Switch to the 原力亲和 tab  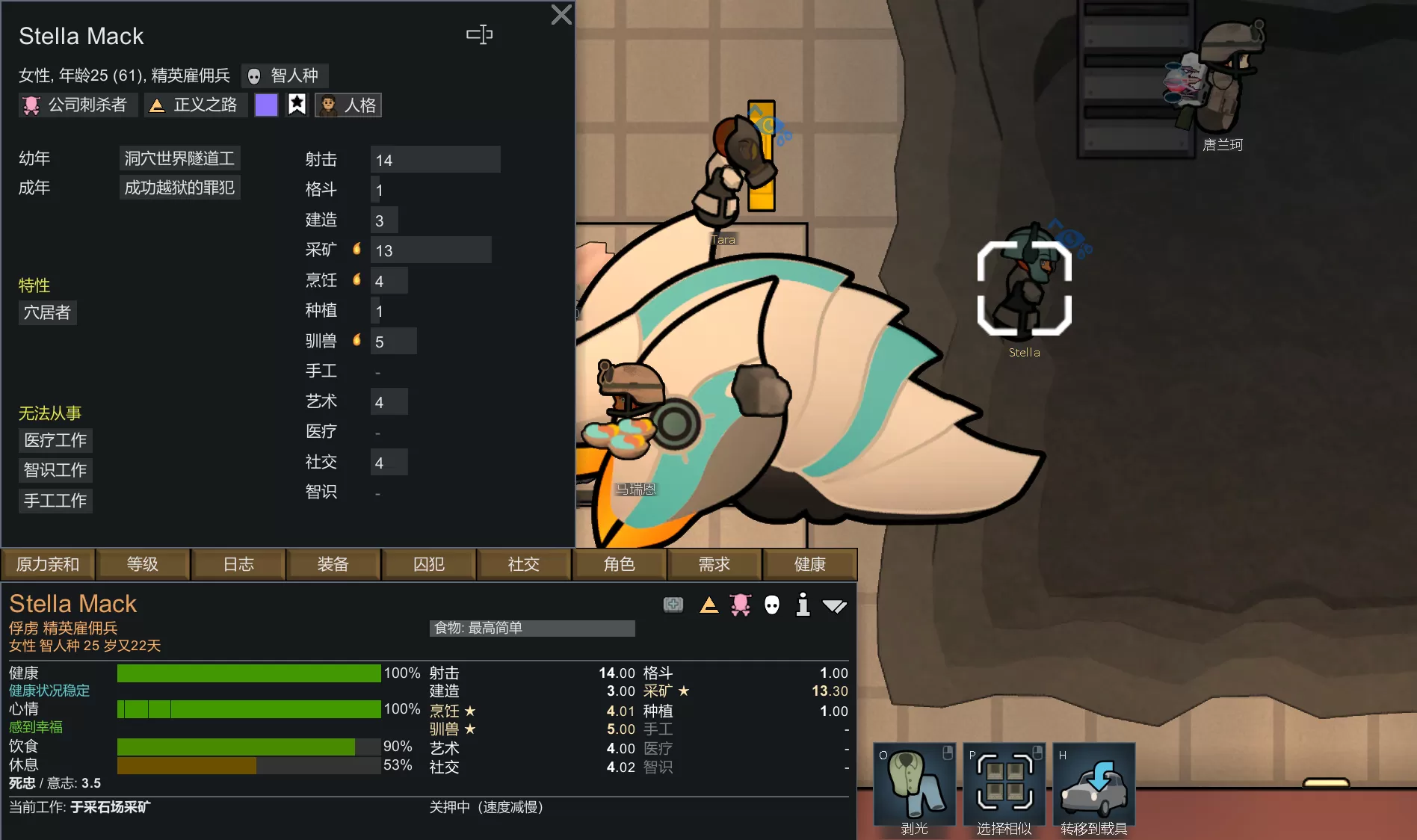pos(48,564)
